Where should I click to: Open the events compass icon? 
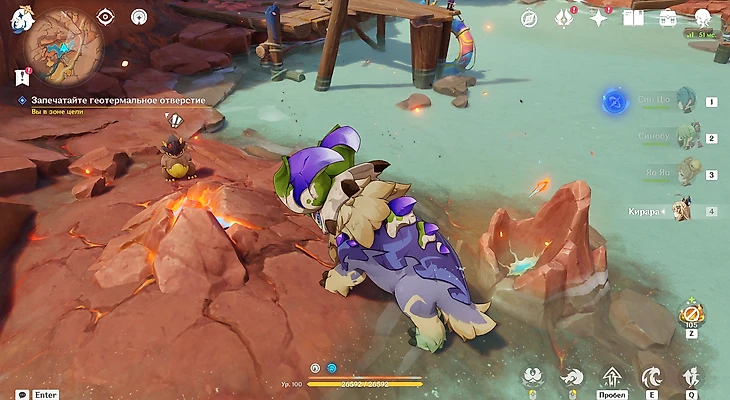click(529, 18)
